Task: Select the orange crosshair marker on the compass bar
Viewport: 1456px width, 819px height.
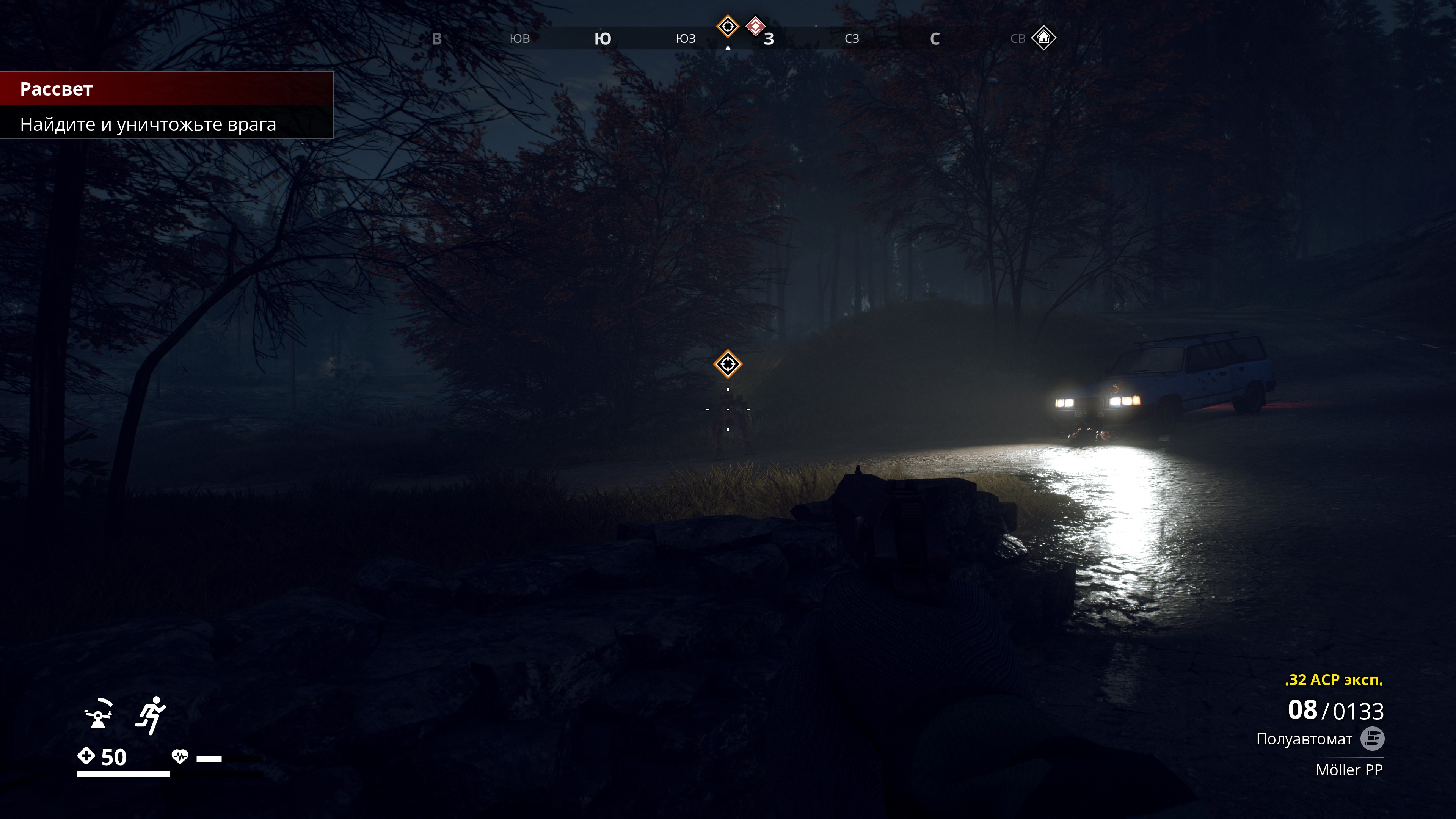Action: (x=728, y=26)
